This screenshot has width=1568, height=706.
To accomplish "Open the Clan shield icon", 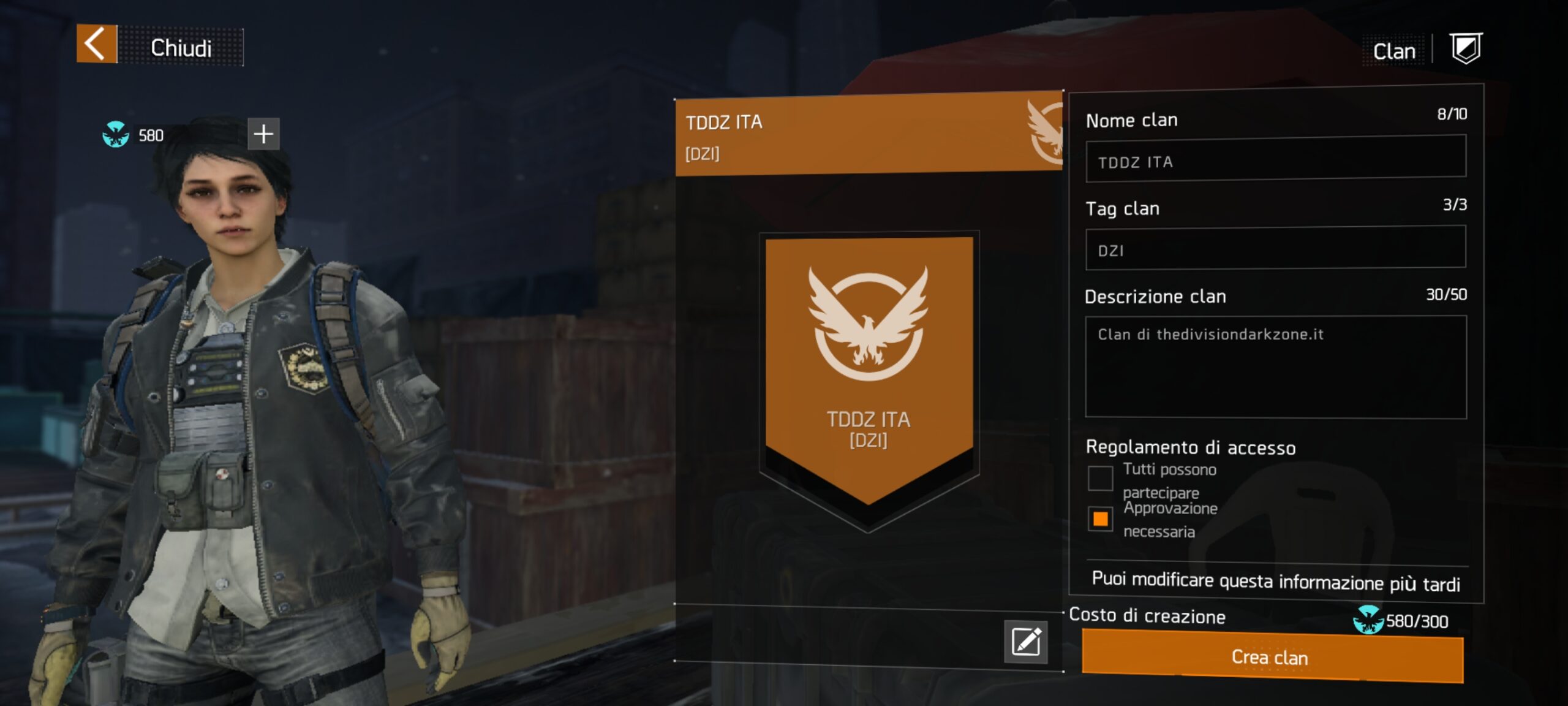I will pos(1466,49).
